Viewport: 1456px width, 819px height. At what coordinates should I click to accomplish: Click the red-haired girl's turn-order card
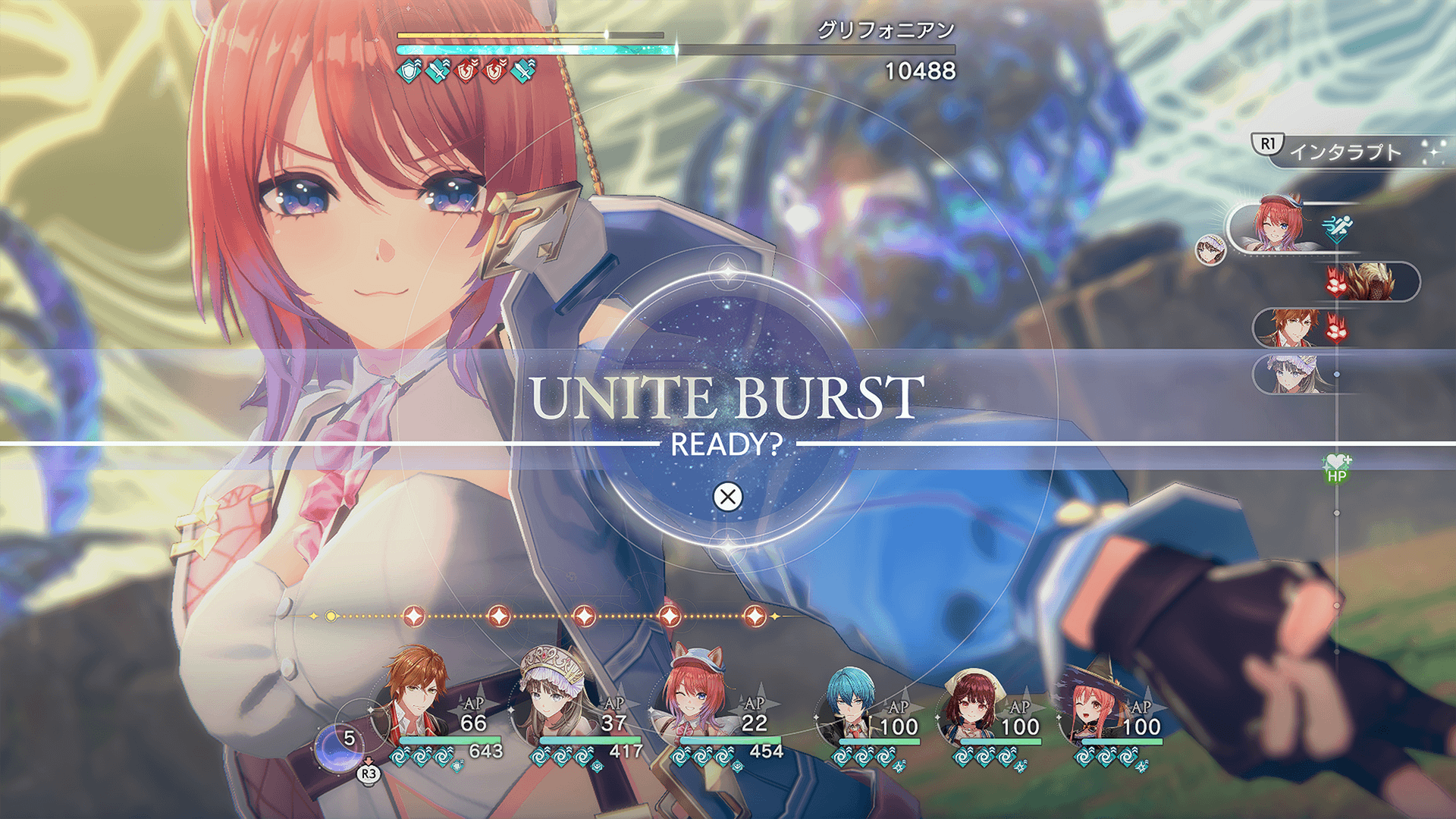(1282, 225)
